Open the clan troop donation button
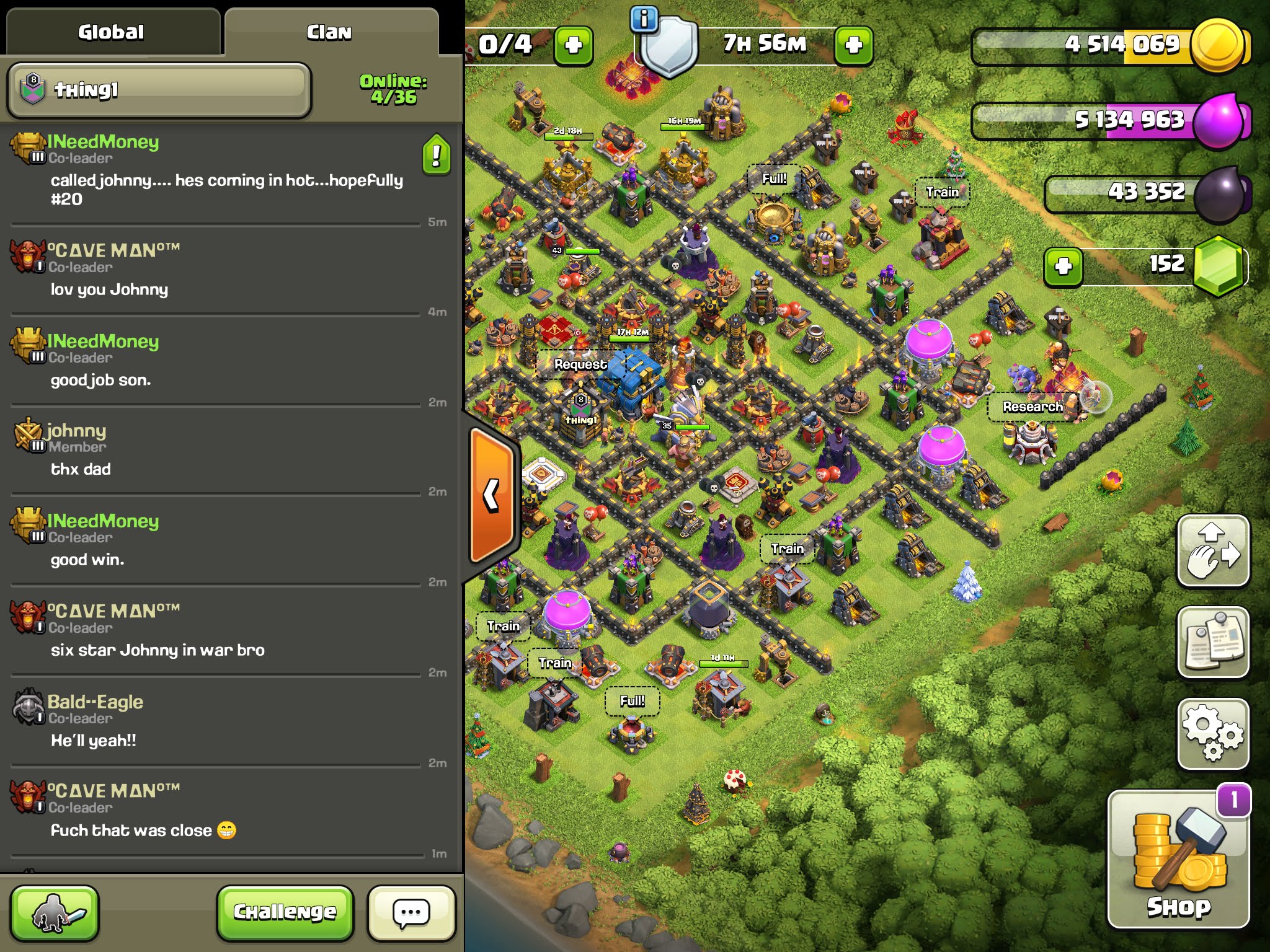 [x=55, y=912]
